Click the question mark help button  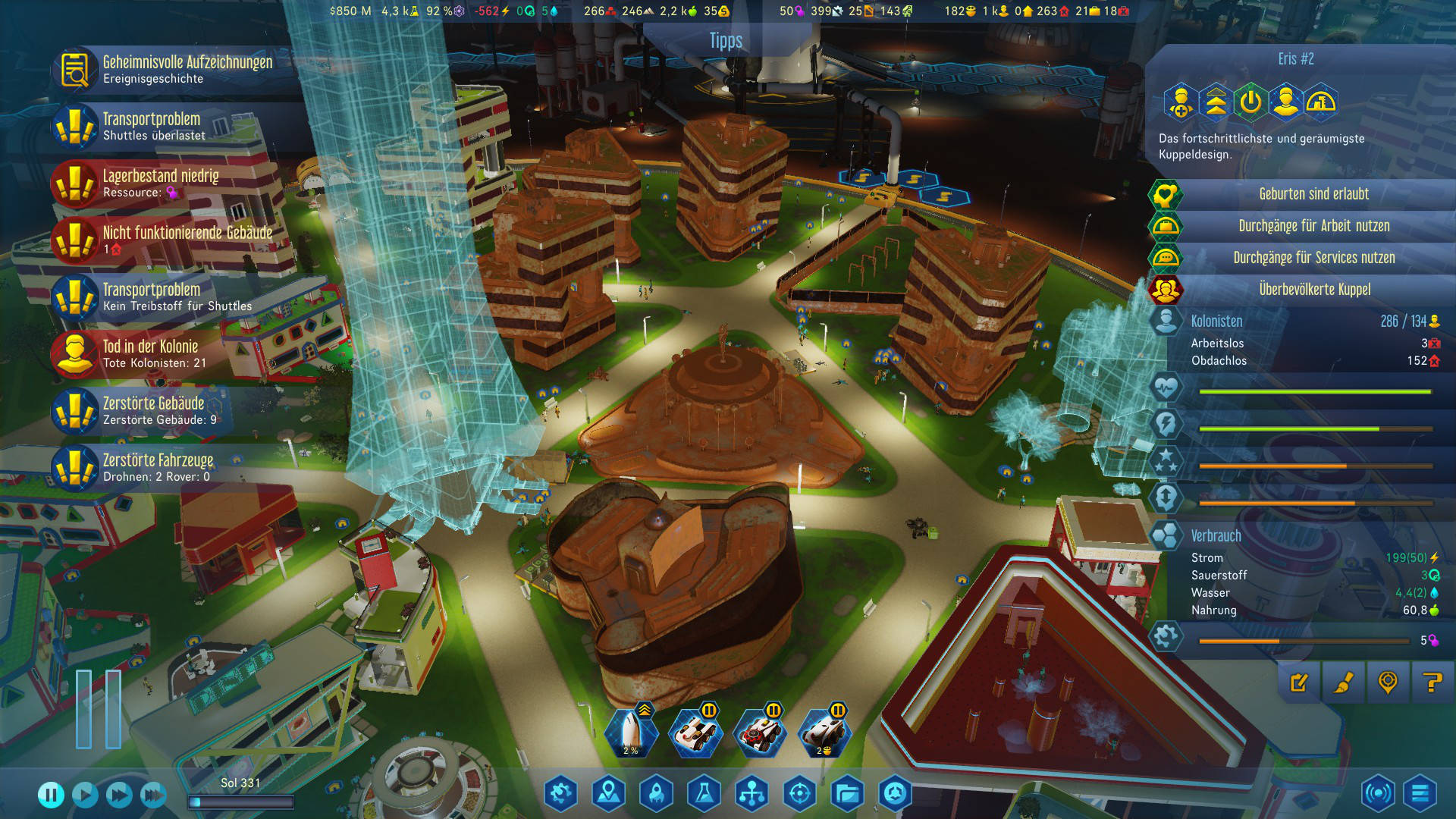(1432, 682)
